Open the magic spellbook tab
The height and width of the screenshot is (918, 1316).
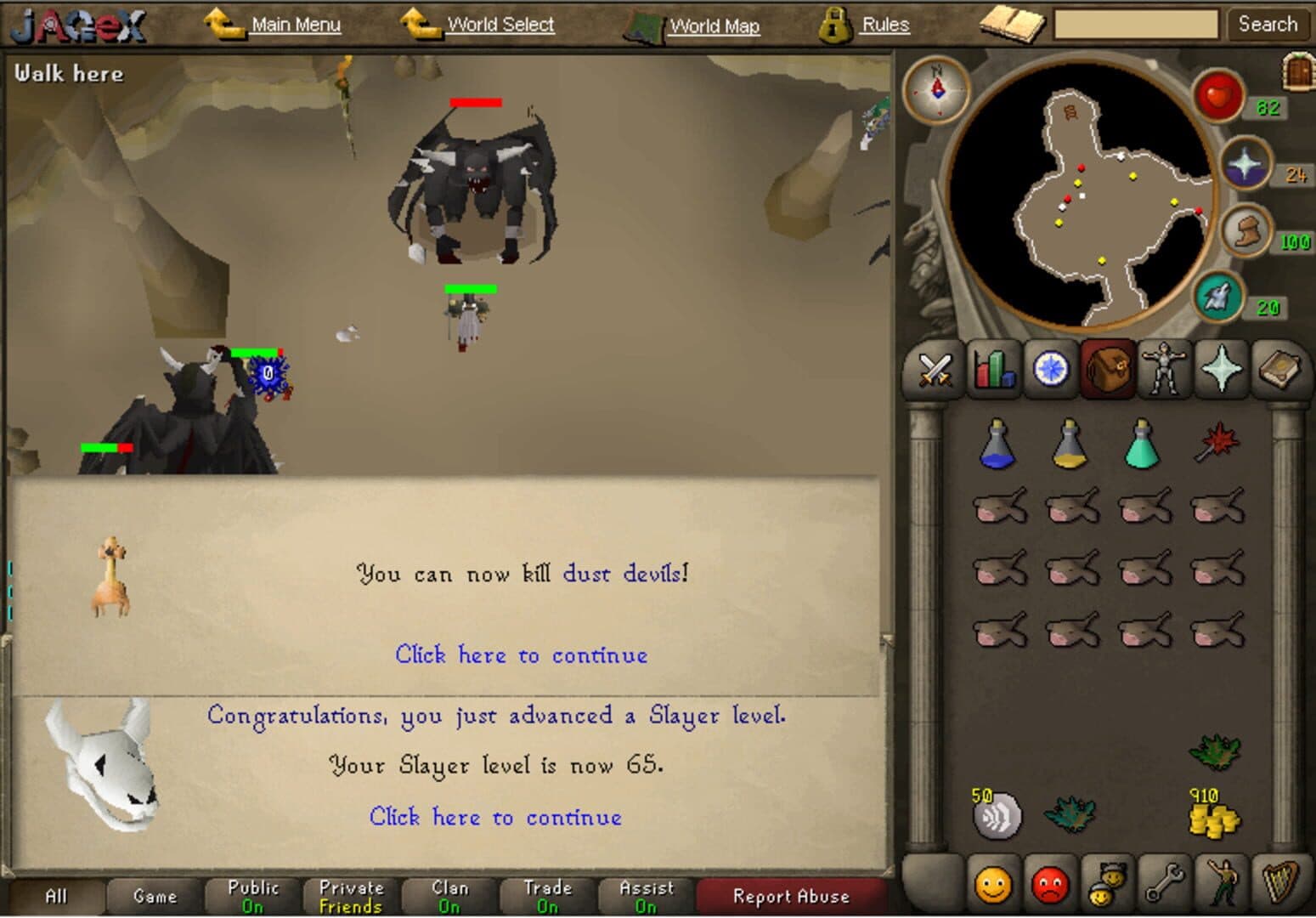click(1279, 371)
